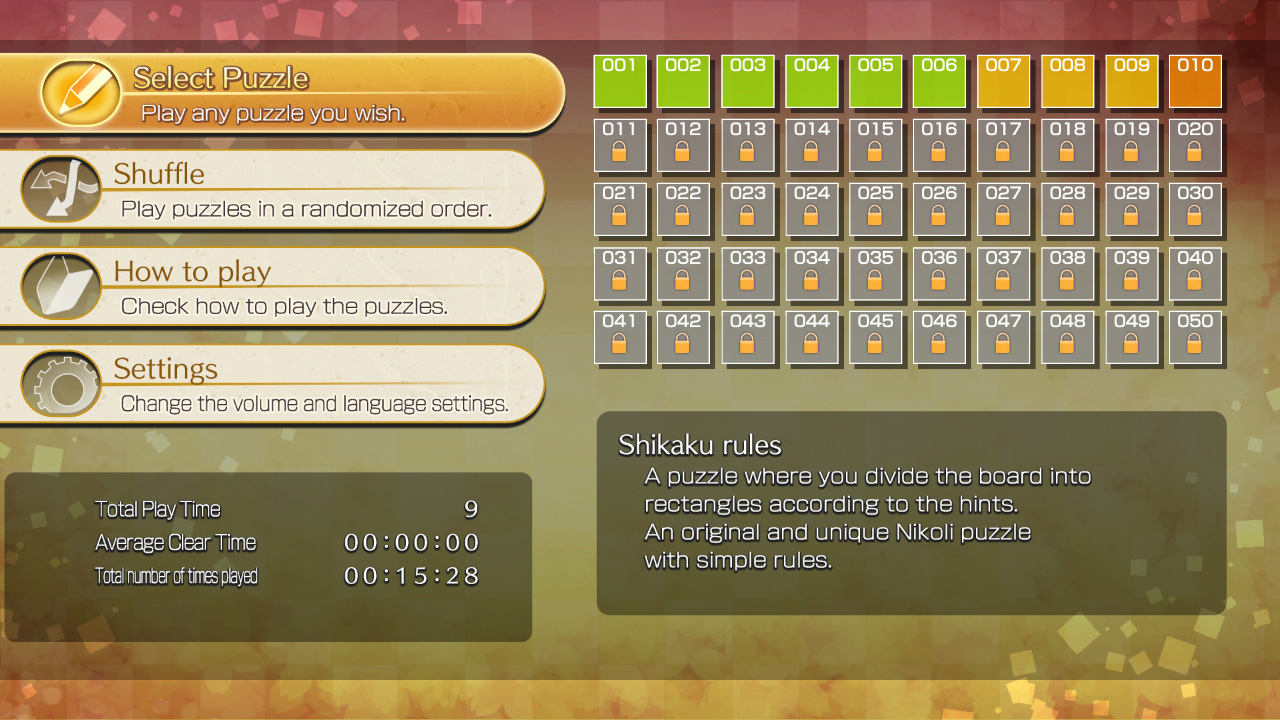Viewport: 1280px width, 720px height.
Task: Open the How to play section
Action: [250, 285]
